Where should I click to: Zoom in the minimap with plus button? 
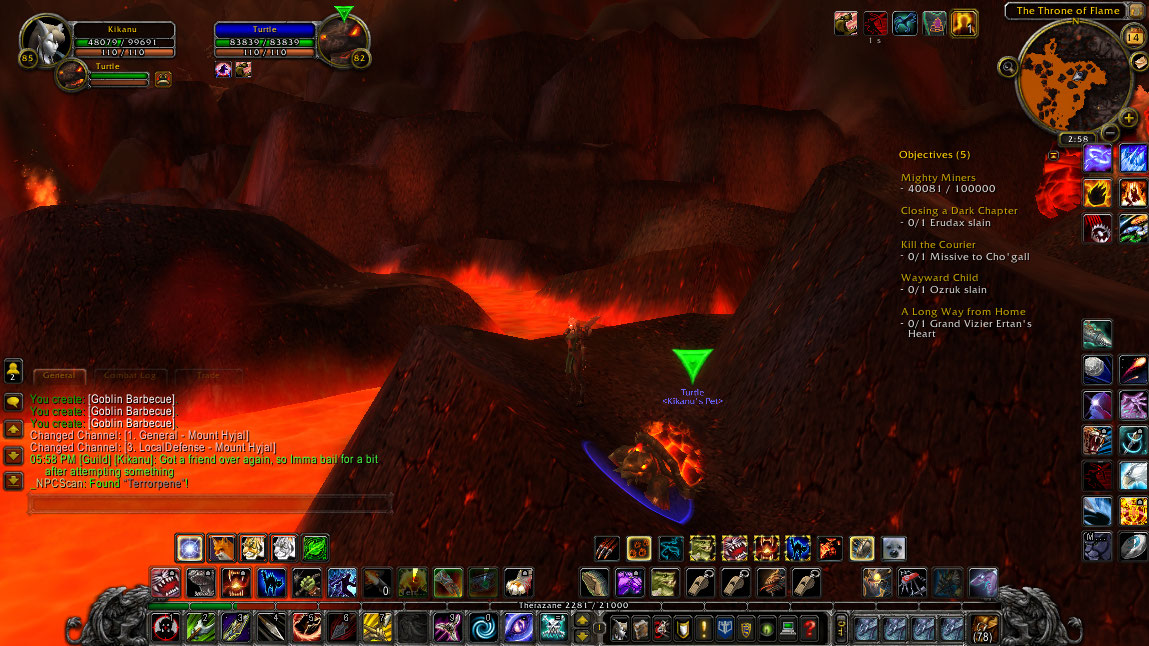click(1129, 118)
